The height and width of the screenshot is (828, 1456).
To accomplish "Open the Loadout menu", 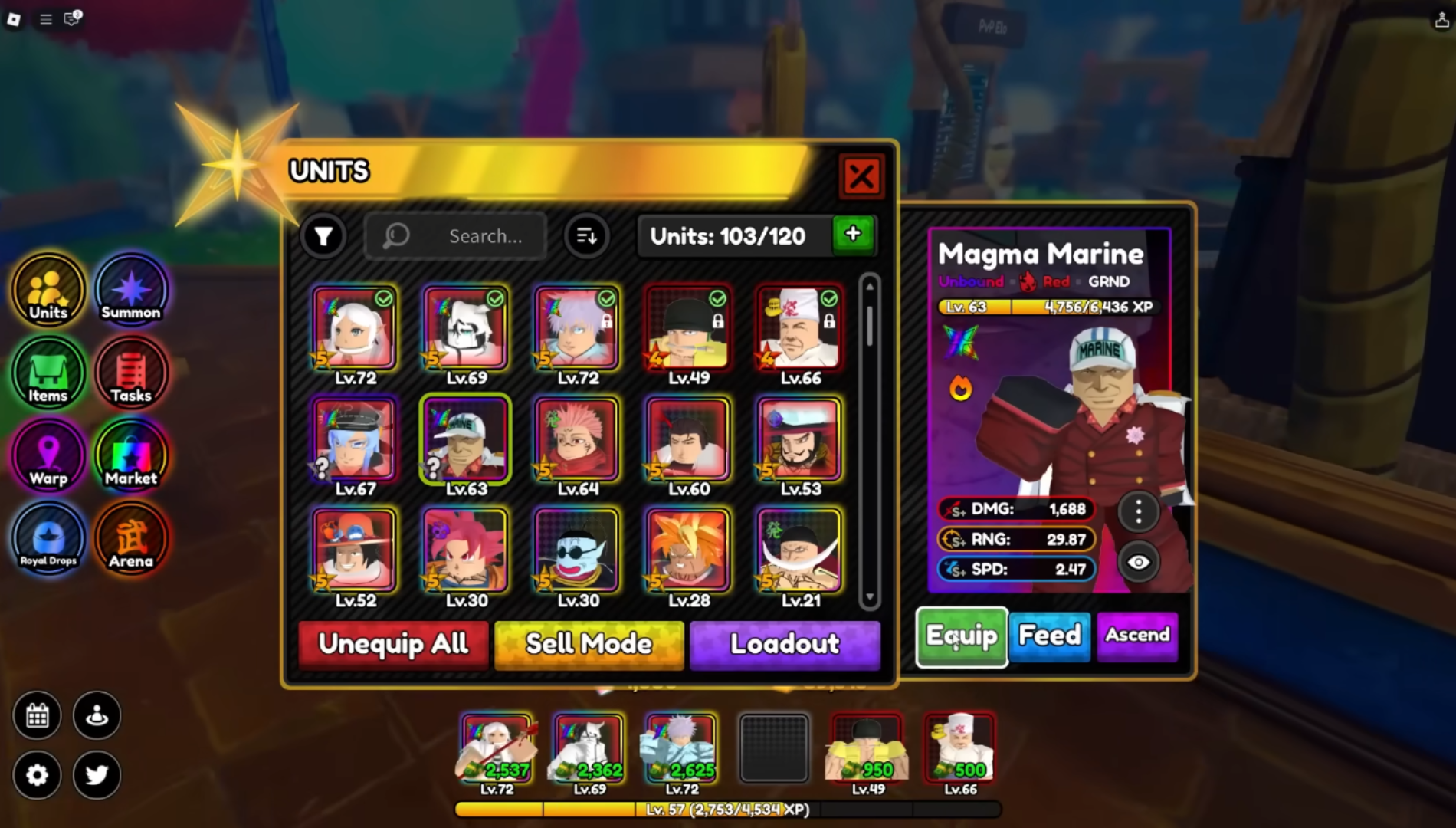I will [x=785, y=644].
